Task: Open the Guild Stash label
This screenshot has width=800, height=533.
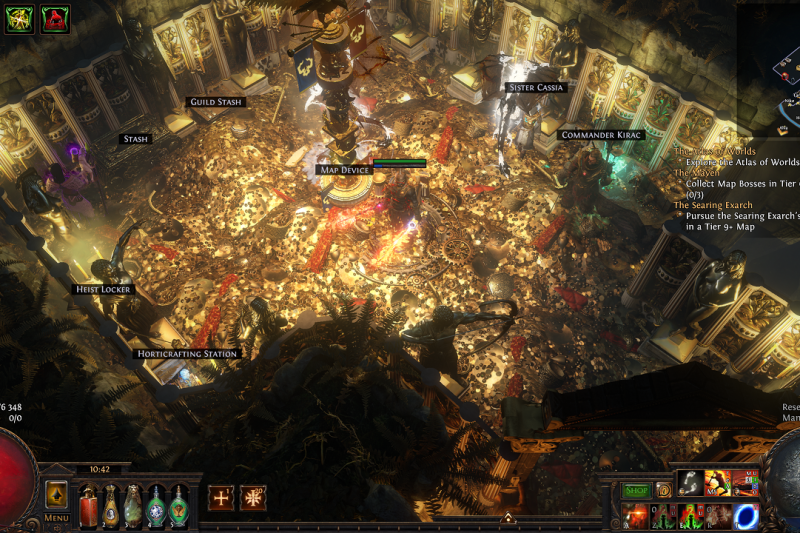Action: [x=216, y=102]
